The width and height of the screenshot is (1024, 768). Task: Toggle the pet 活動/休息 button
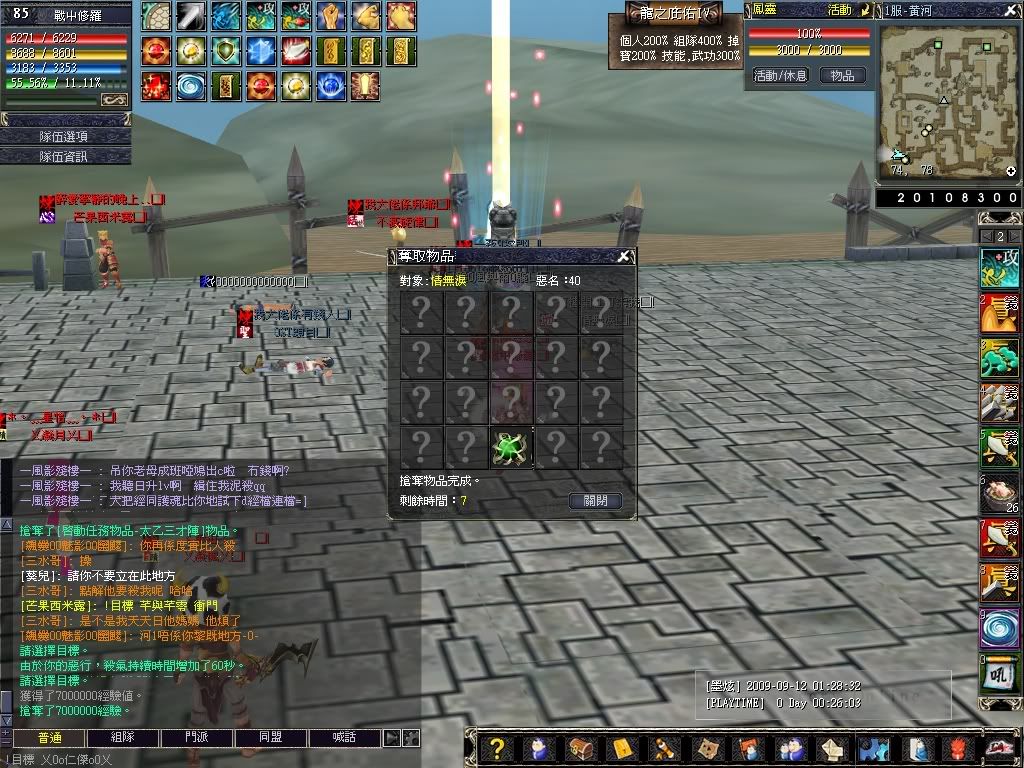780,76
